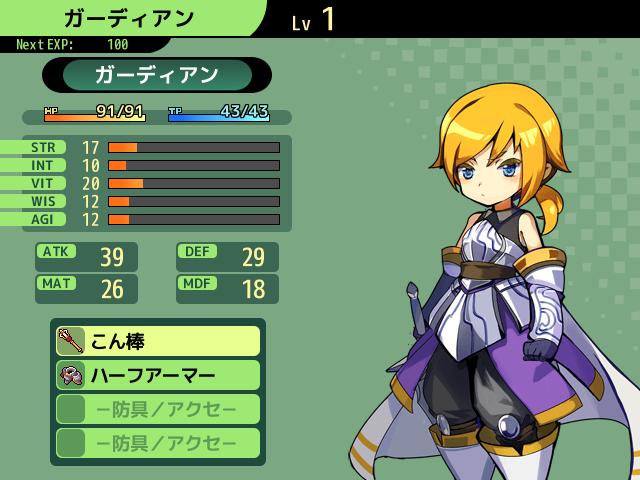Viewport: 640px width, 480px height.
Task: Choose the ハーフアーマー armor slot
Action: [x=158, y=375]
